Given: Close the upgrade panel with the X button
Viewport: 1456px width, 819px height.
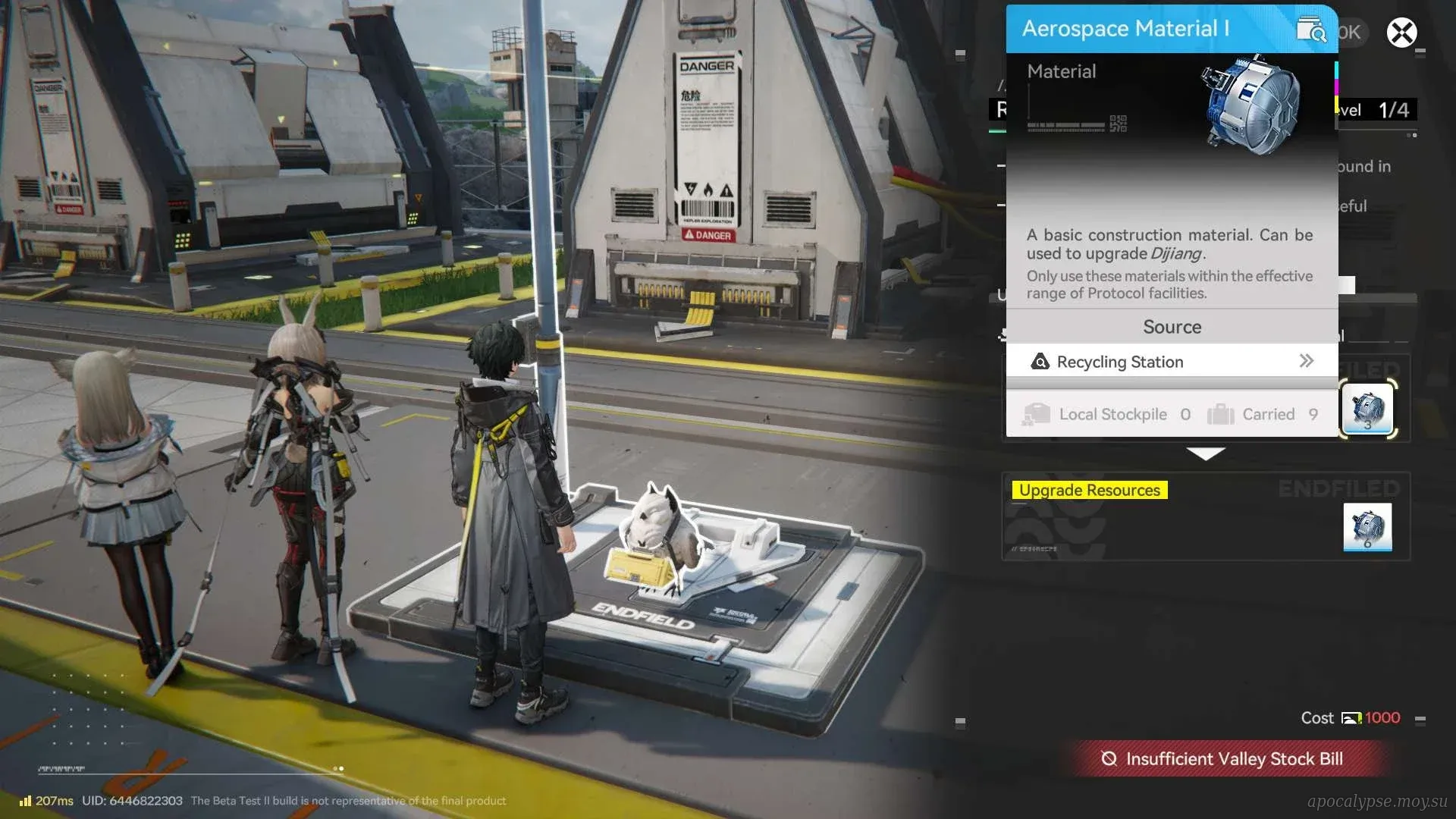Looking at the screenshot, I should click(1401, 33).
